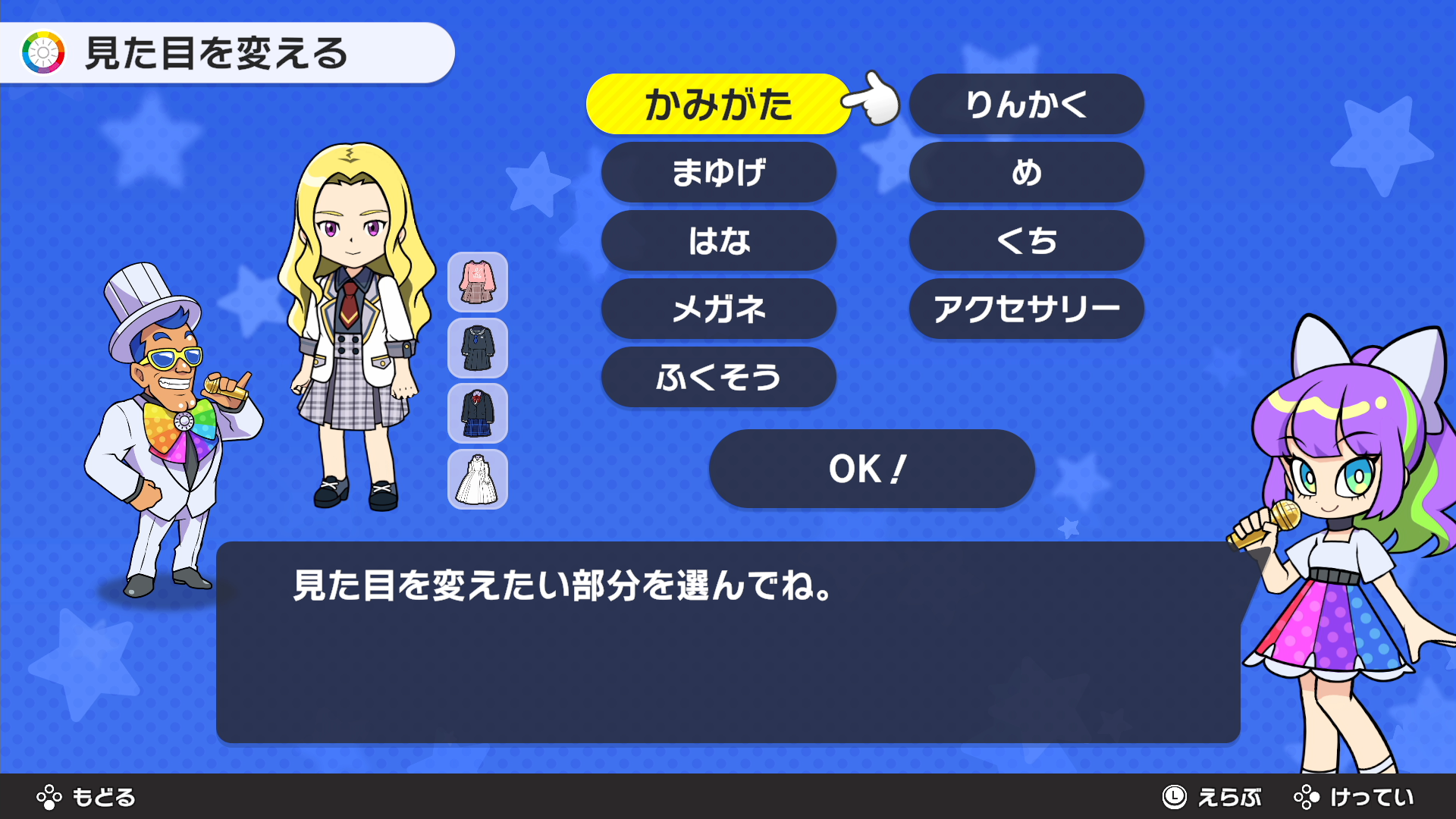Confirm with the OK! button
1456x819 pixels.
point(871,469)
